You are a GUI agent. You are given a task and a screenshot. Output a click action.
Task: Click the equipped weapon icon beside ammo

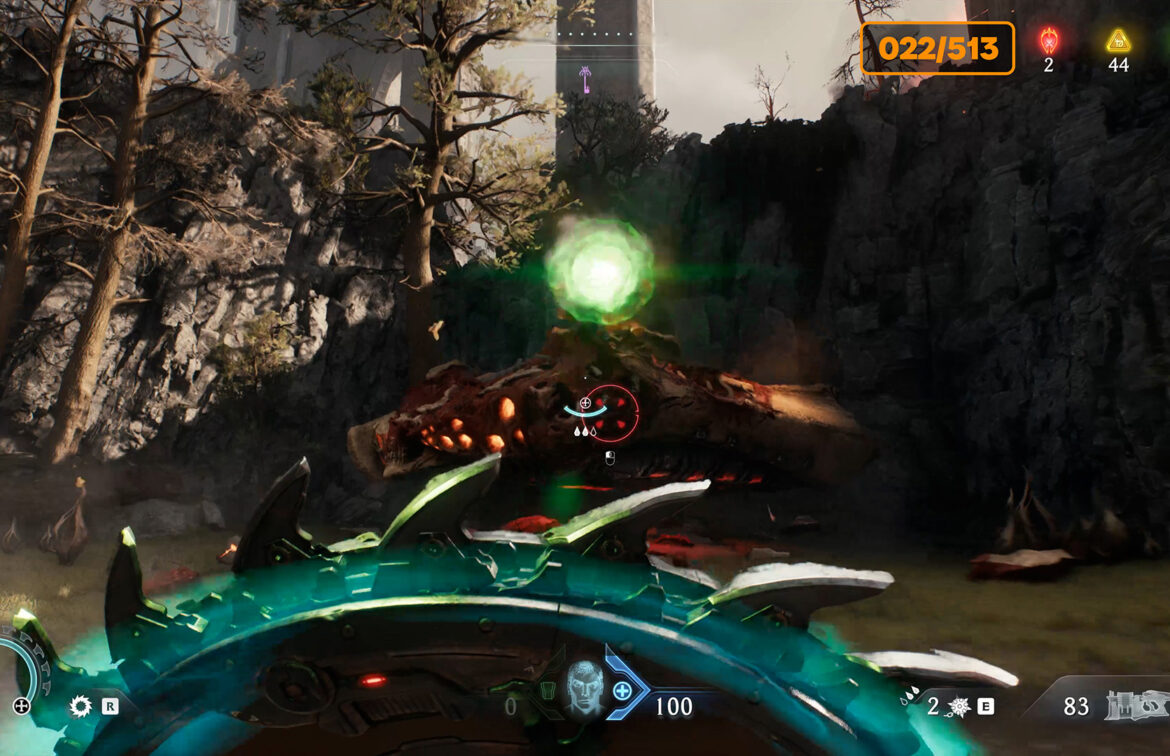tap(1132, 707)
